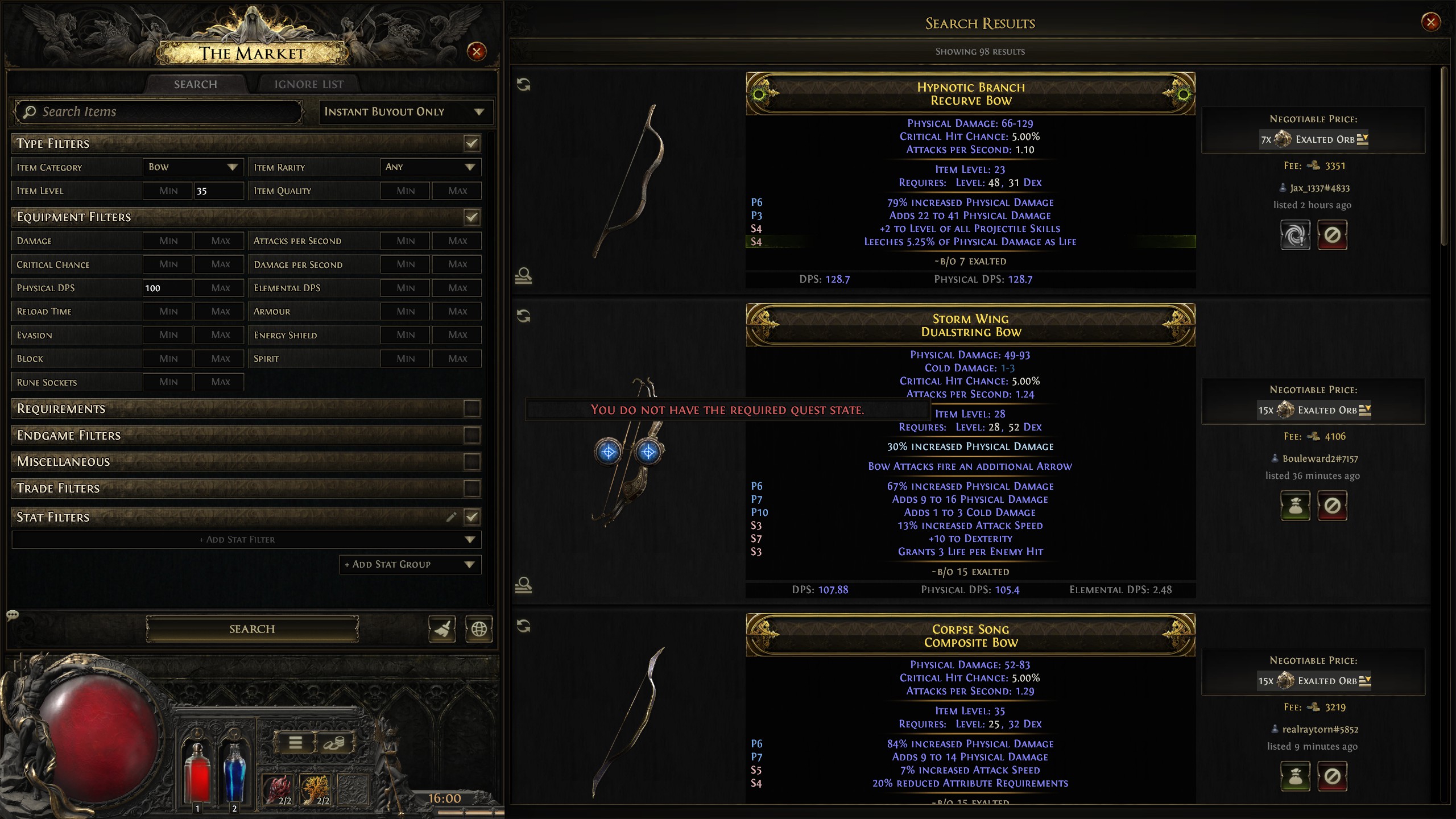Close the Search Results panel
The height and width of the screenshot is (819, 1456).
1430,22
